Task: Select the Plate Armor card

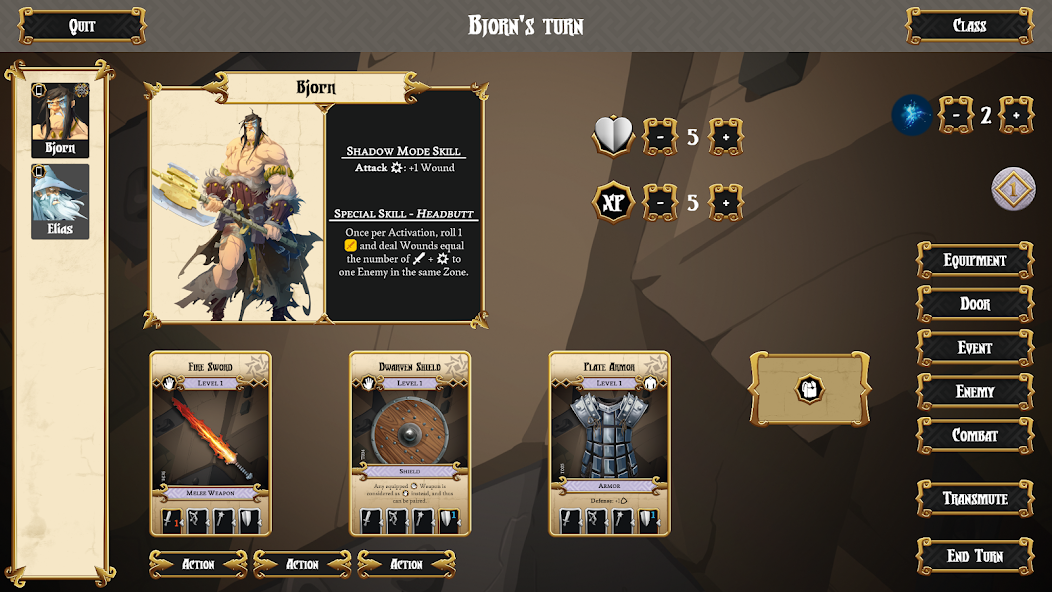Action: tap(610, 442)
